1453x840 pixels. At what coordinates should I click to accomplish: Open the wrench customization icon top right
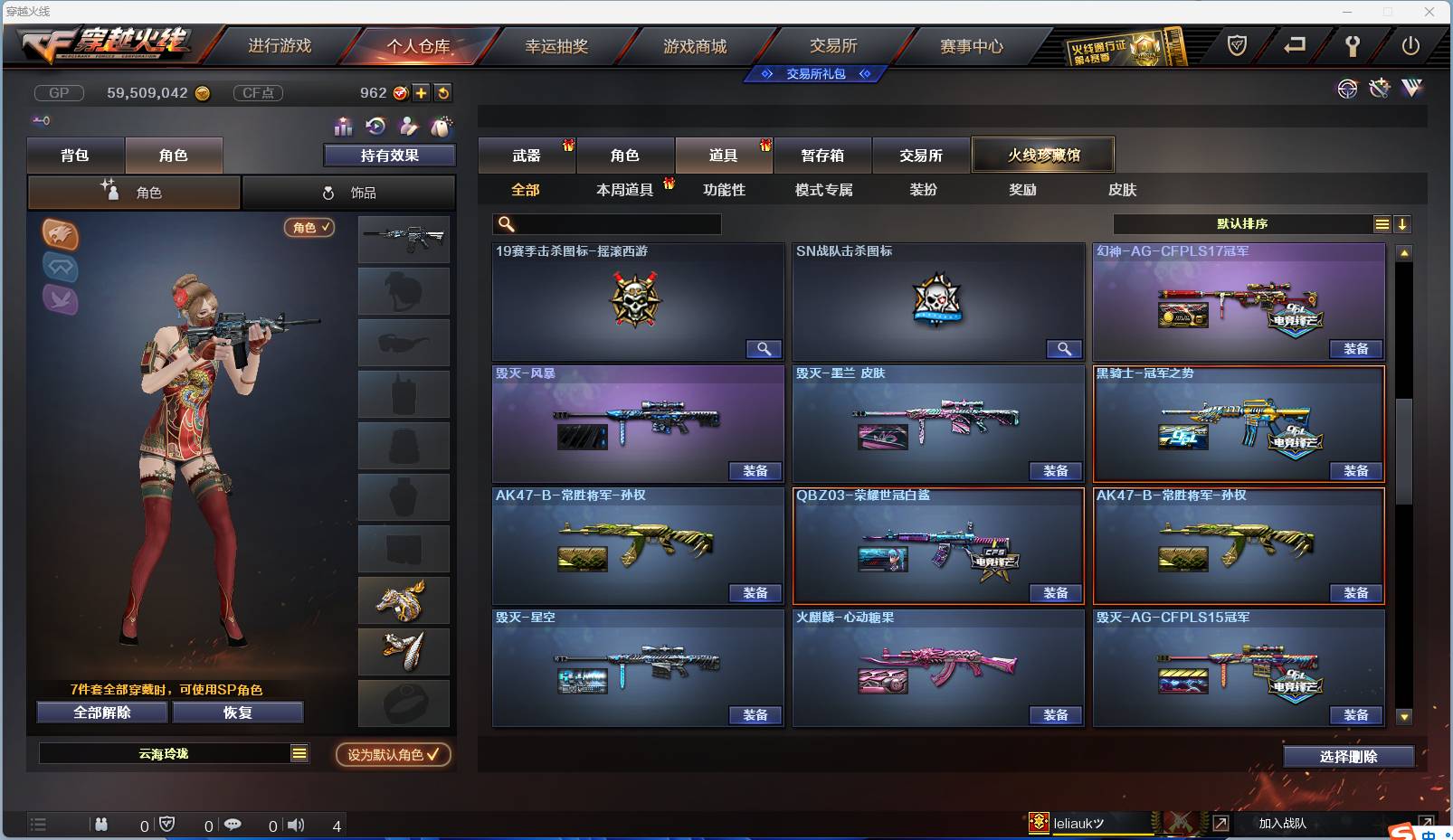(x=1379, y=88)
